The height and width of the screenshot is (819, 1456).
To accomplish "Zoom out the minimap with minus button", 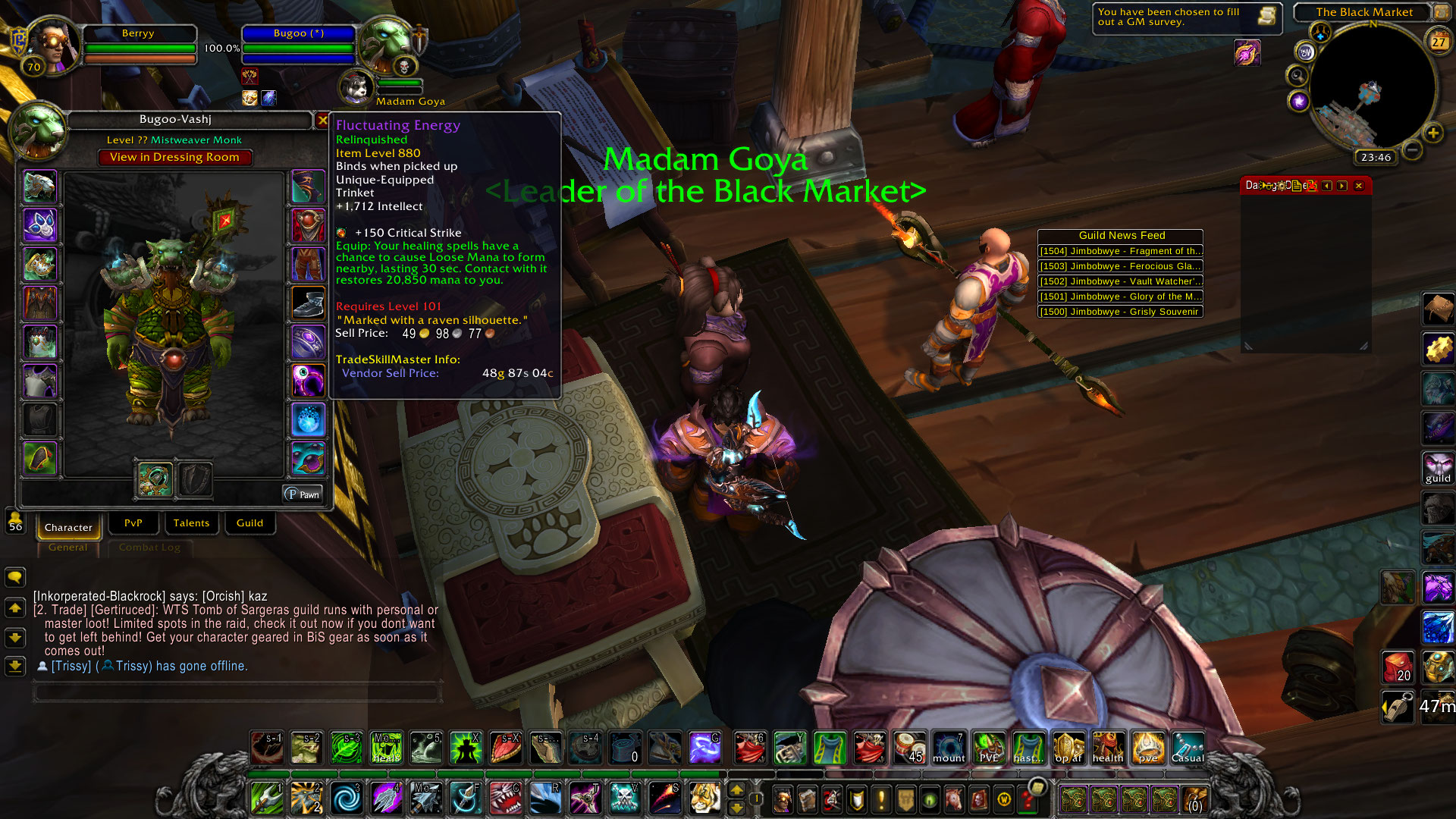I will pos(1412,150).
